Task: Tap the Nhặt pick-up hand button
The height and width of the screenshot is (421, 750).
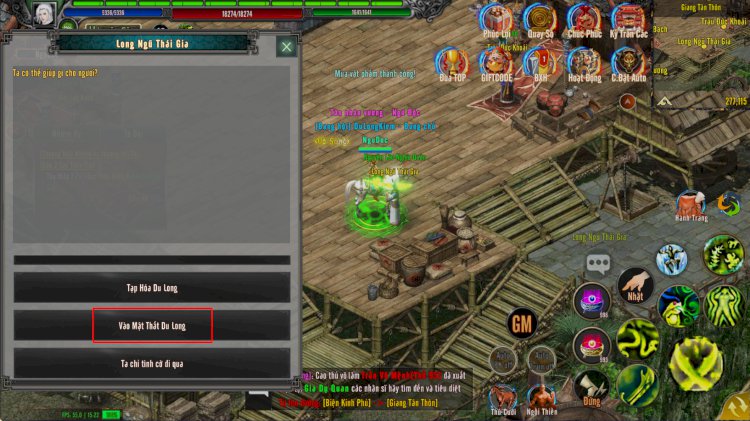Action: 635,284
